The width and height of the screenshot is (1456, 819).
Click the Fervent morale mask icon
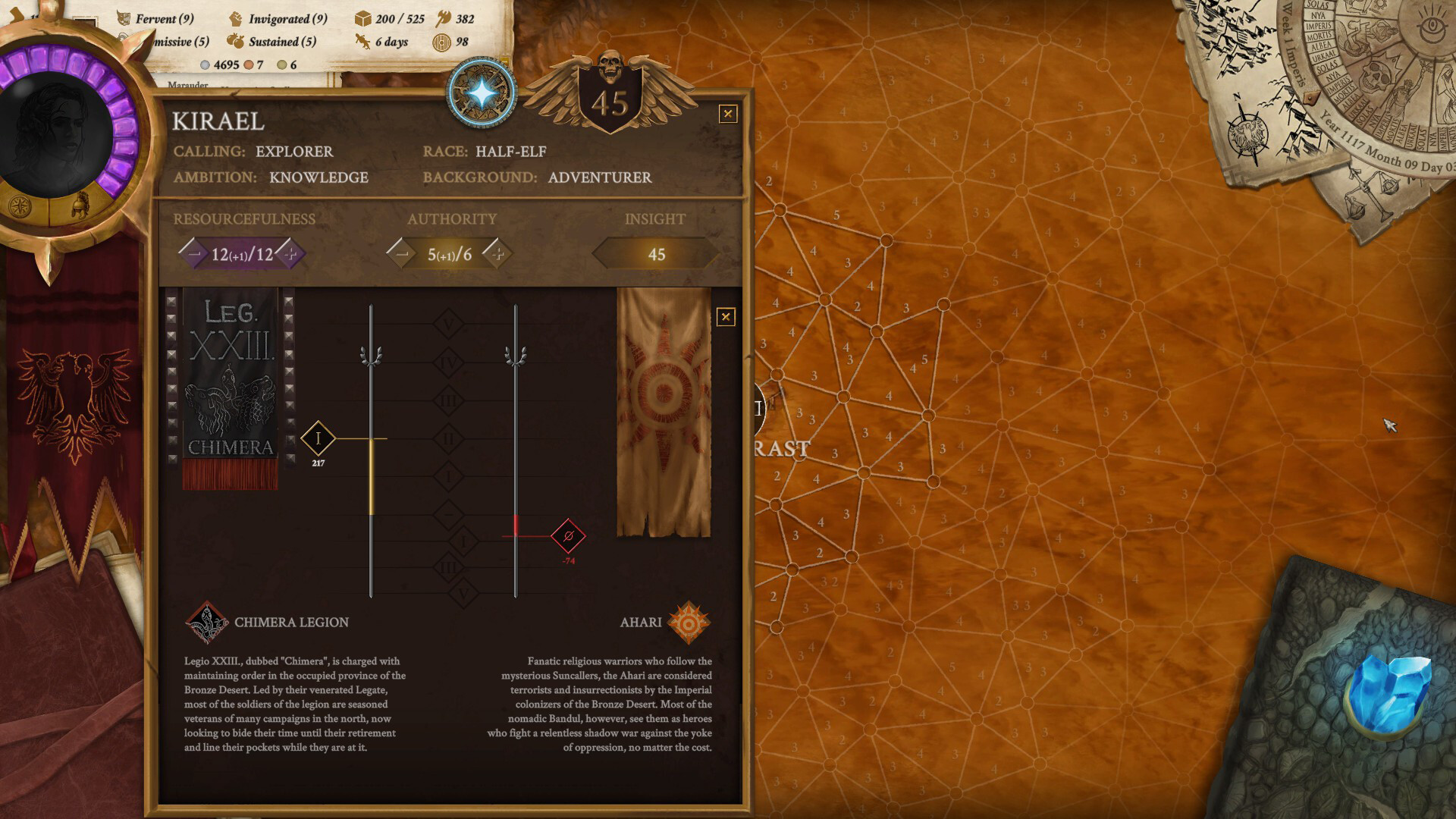(x=124, y=20)
